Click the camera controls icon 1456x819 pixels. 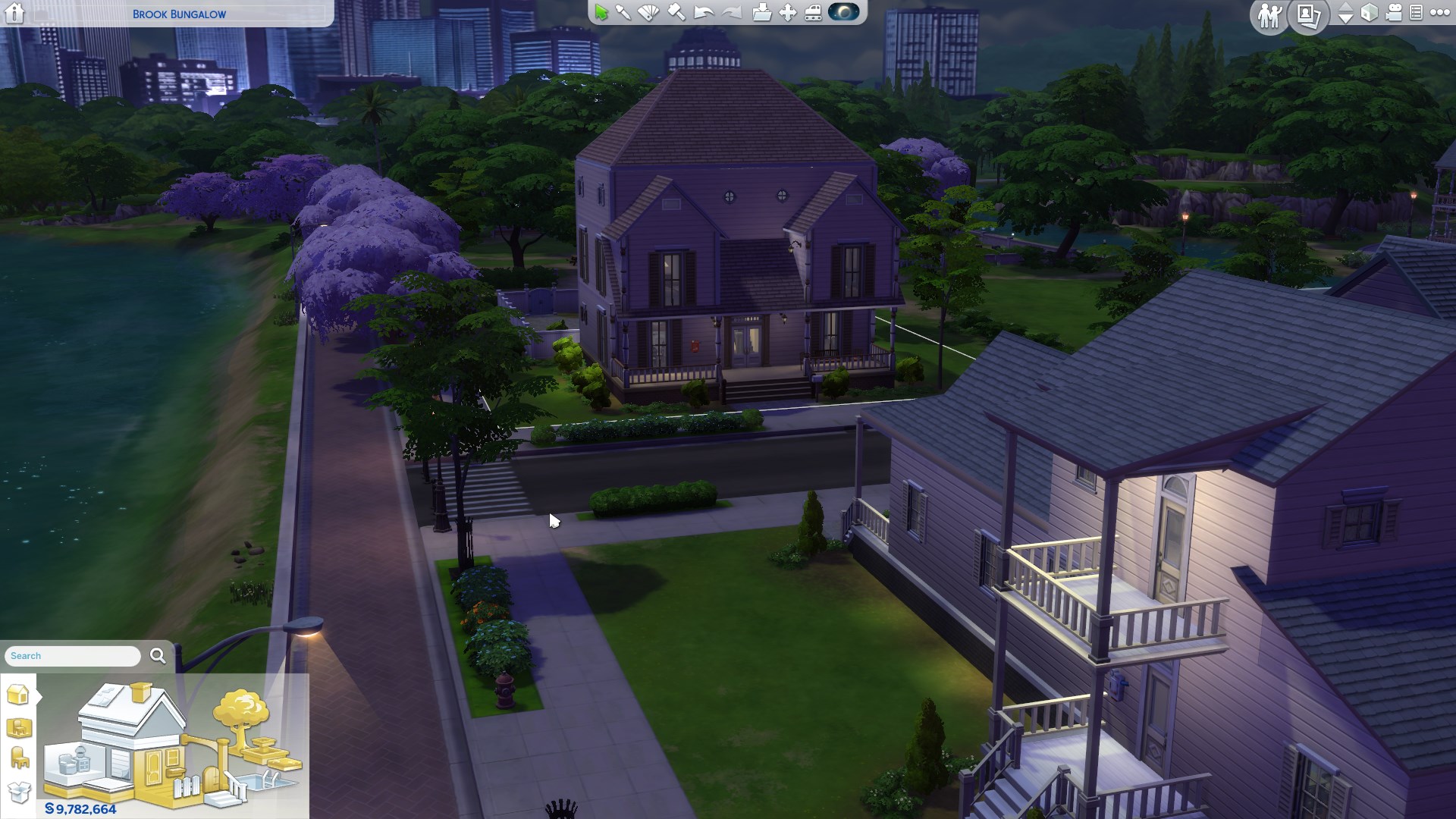click(1394, 13)
